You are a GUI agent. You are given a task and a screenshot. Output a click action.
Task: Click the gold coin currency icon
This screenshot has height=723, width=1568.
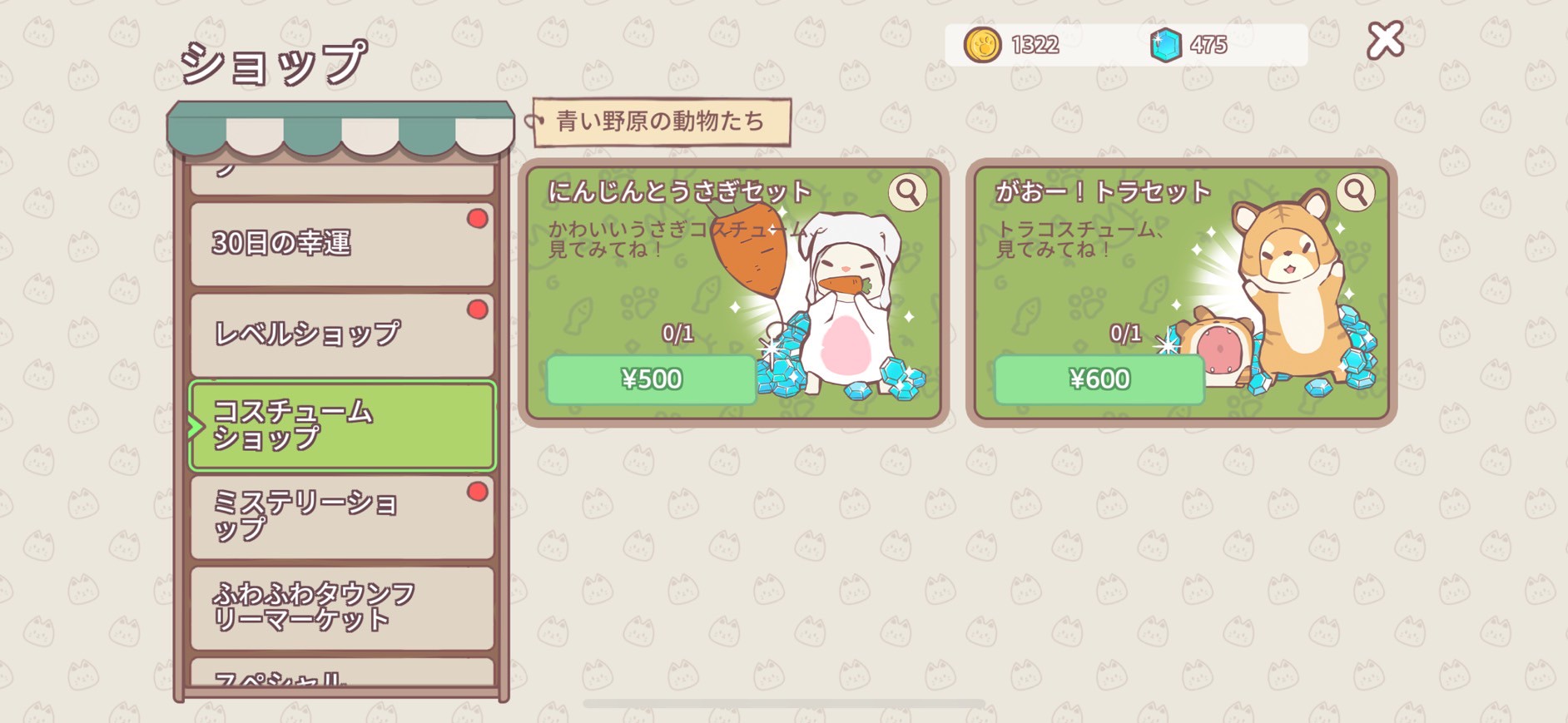[x=983, y=46]
